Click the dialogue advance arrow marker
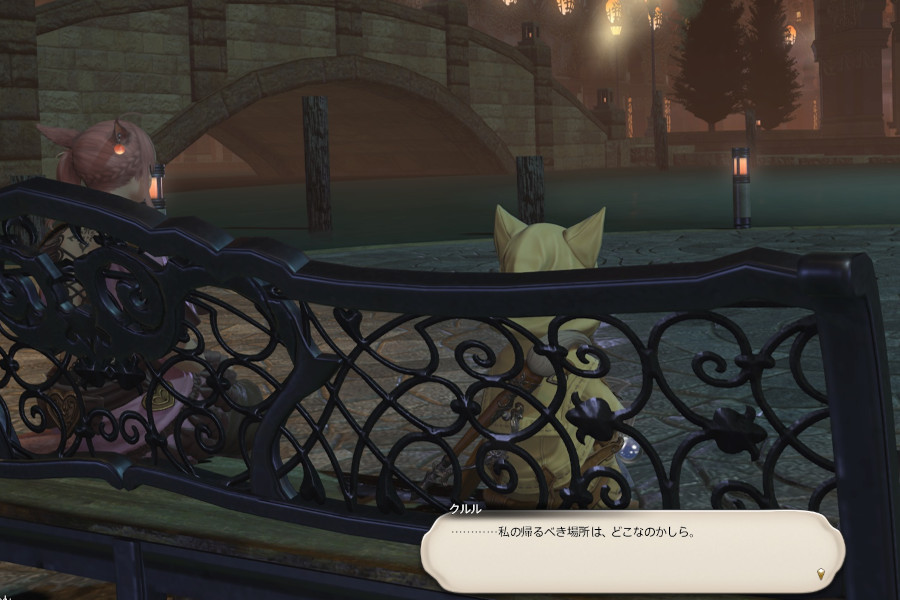Screen dimensions: 900x600 click(x=821, y=574)
